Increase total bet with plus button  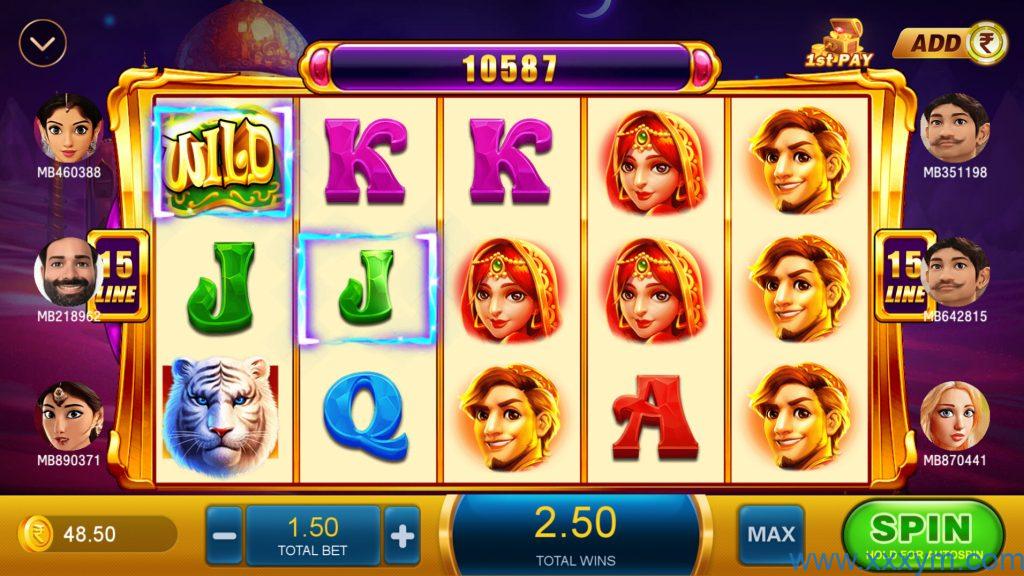tap(402, 536)
